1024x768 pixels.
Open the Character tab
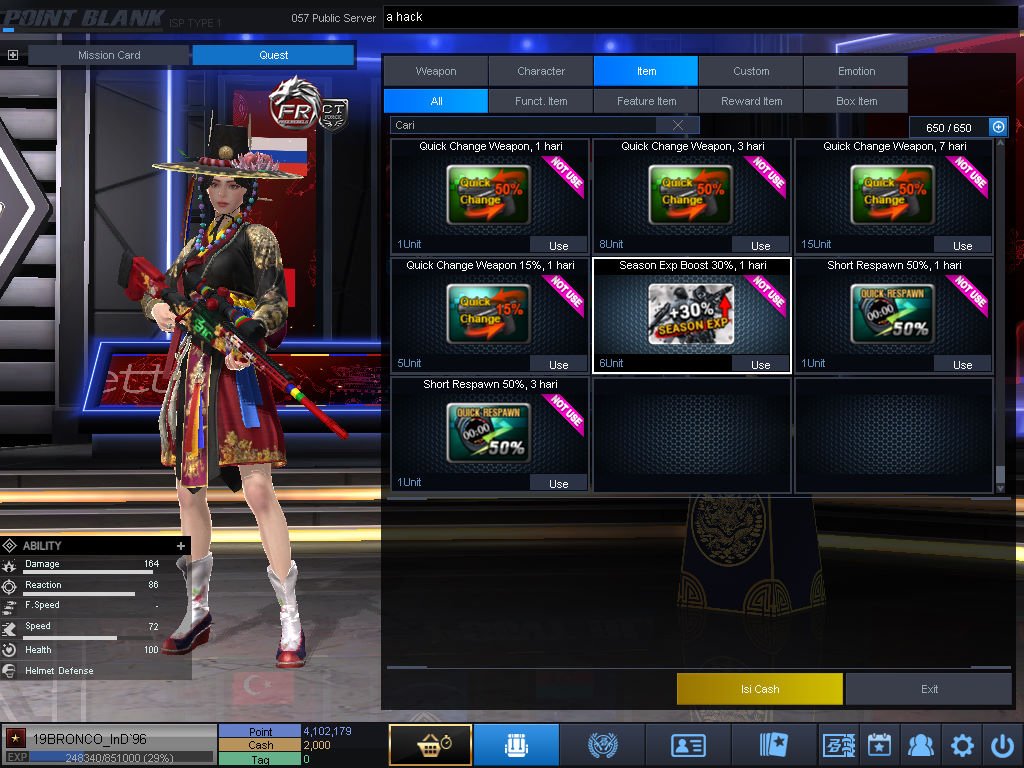pos(541,71)
